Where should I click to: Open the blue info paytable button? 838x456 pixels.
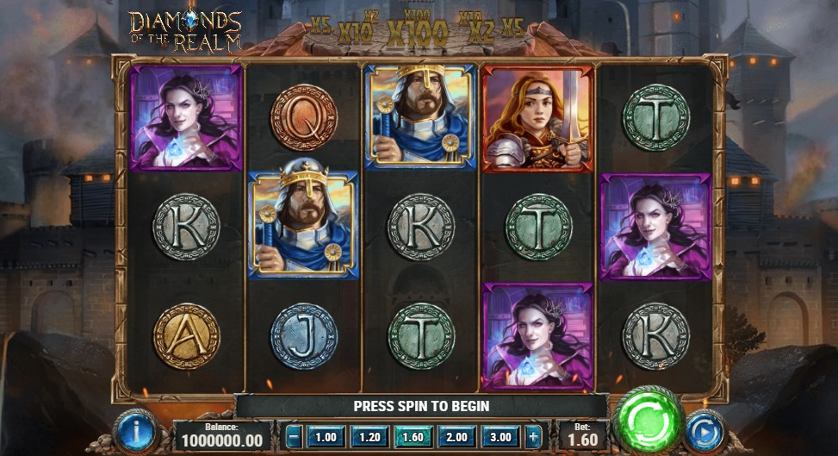133,430
